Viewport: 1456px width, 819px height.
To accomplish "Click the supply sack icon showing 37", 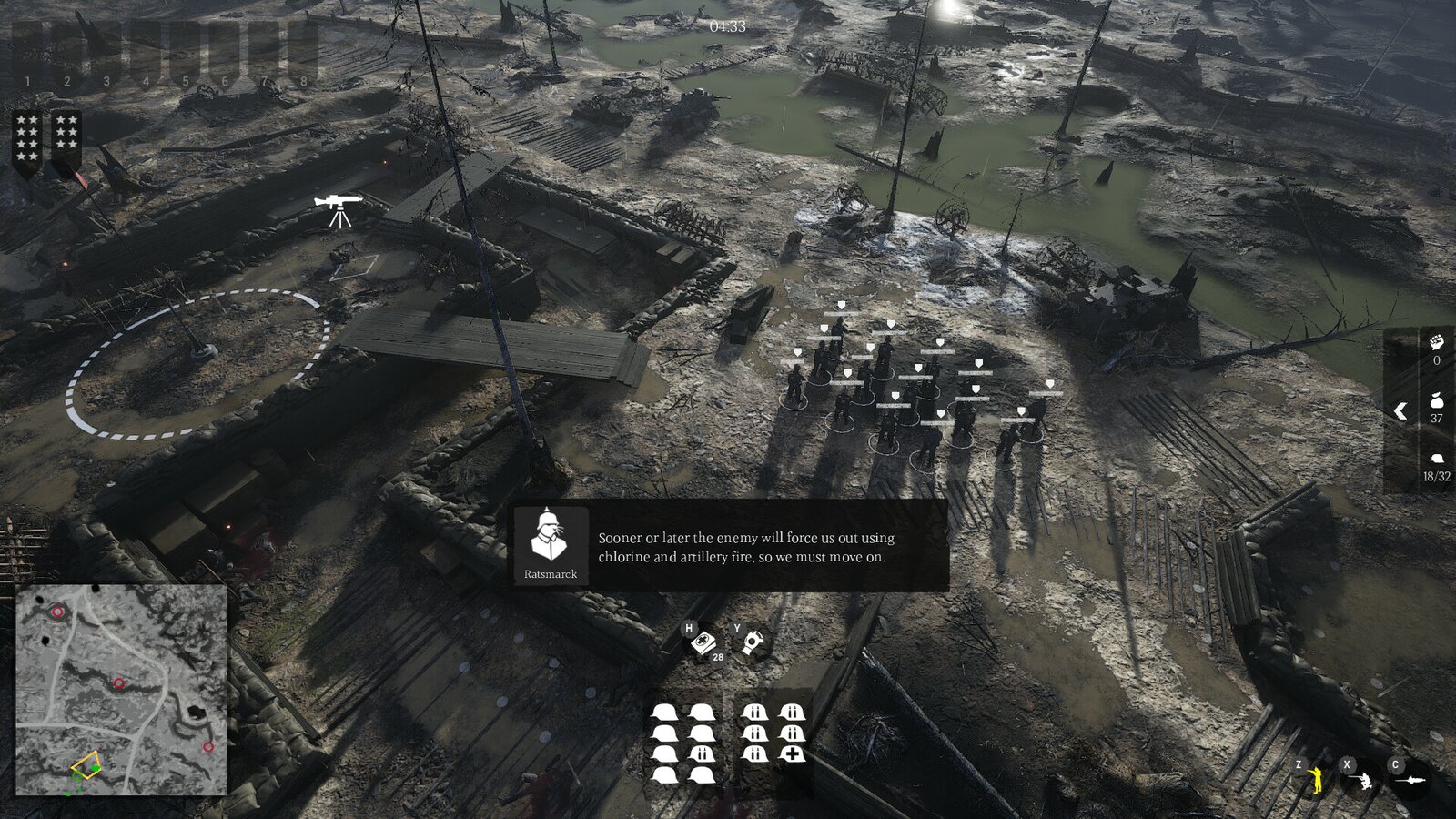I will pos(1438,400).
